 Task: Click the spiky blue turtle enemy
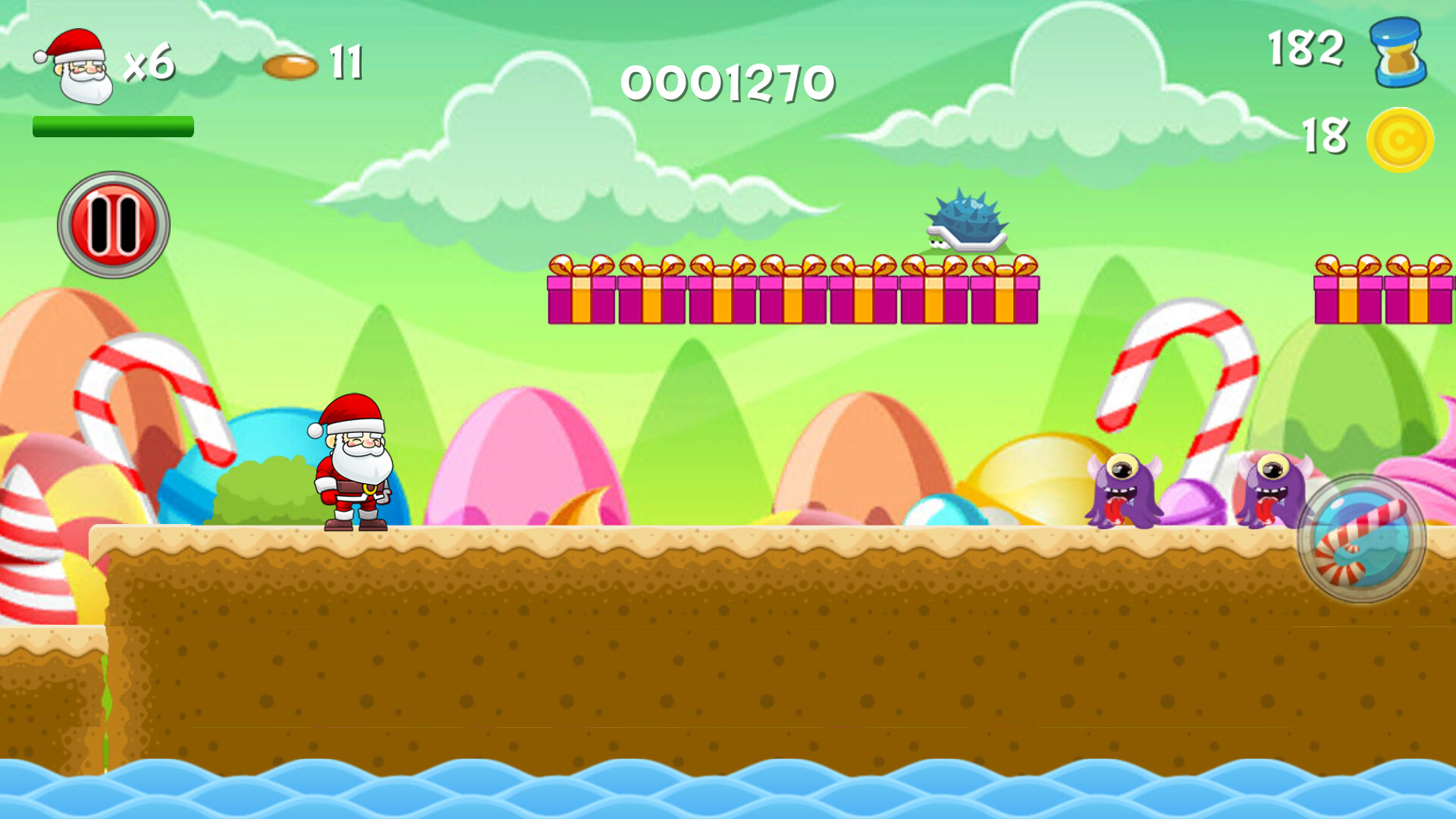[x=967, y=220]
